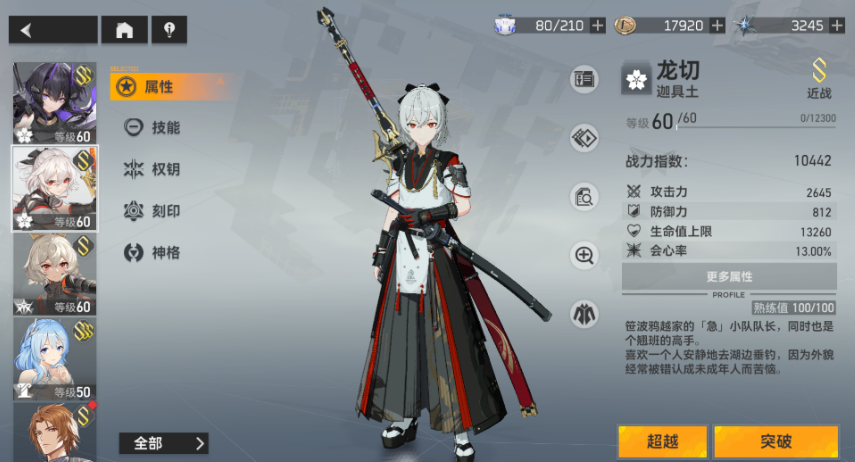This screenshot has width=855, height=462.
Task: Go back with the arrow button
Action: tap(53, 30)
